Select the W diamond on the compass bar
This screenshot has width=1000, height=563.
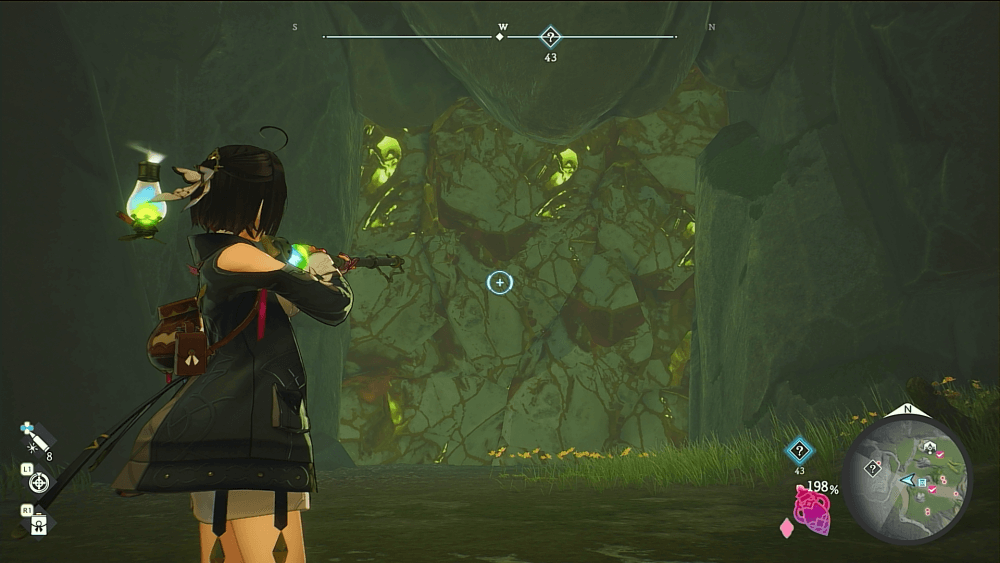point(500,37)
